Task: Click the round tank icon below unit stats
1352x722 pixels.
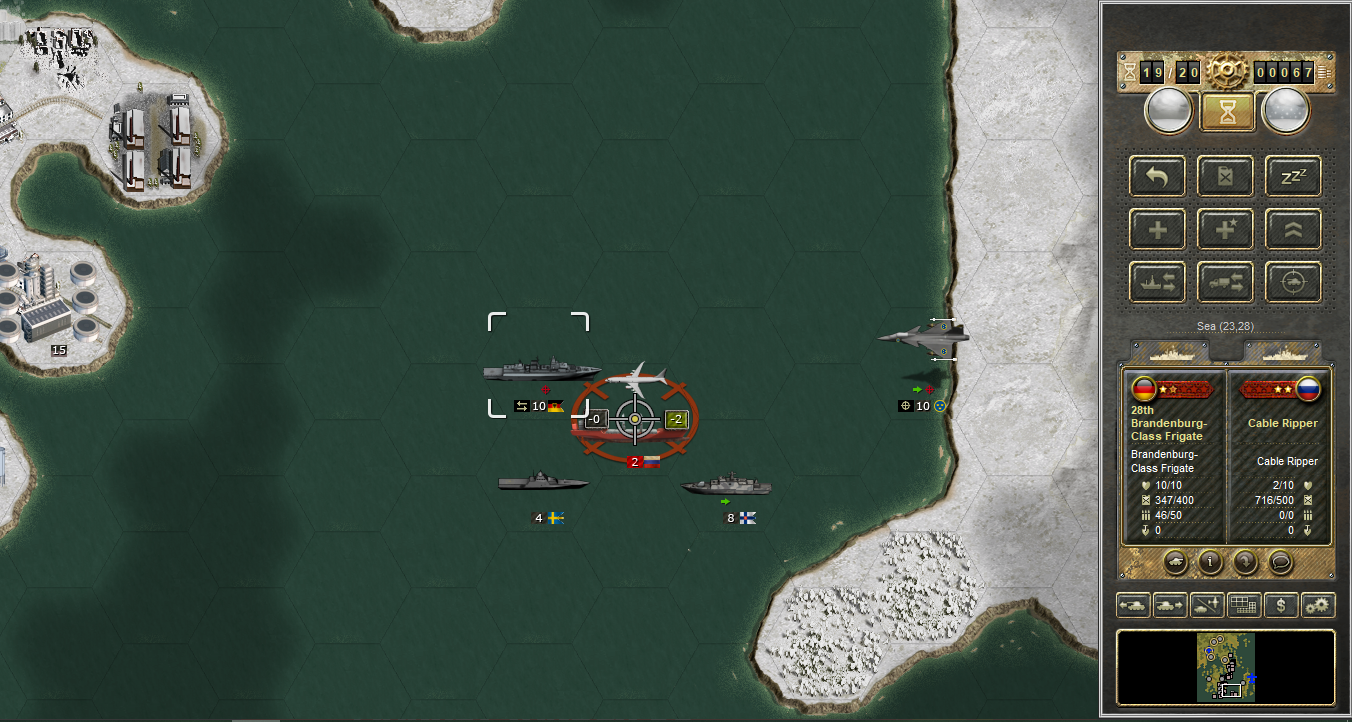Action: 1177,562
